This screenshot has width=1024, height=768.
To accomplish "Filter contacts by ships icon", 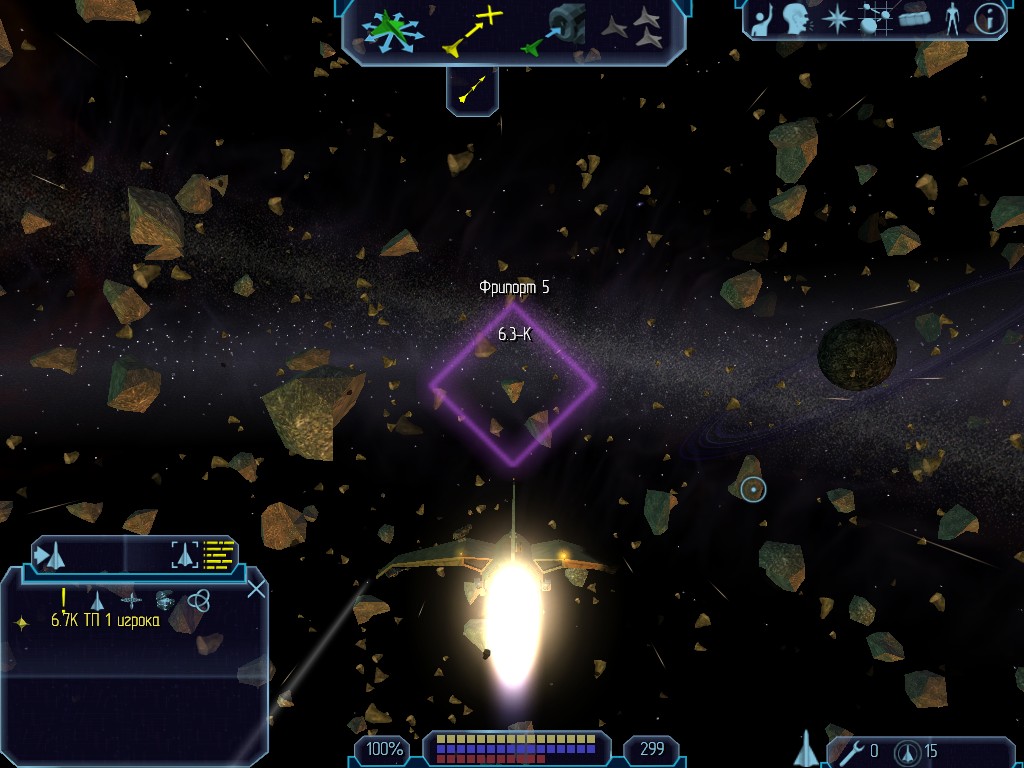I will (x=97, y=600).
